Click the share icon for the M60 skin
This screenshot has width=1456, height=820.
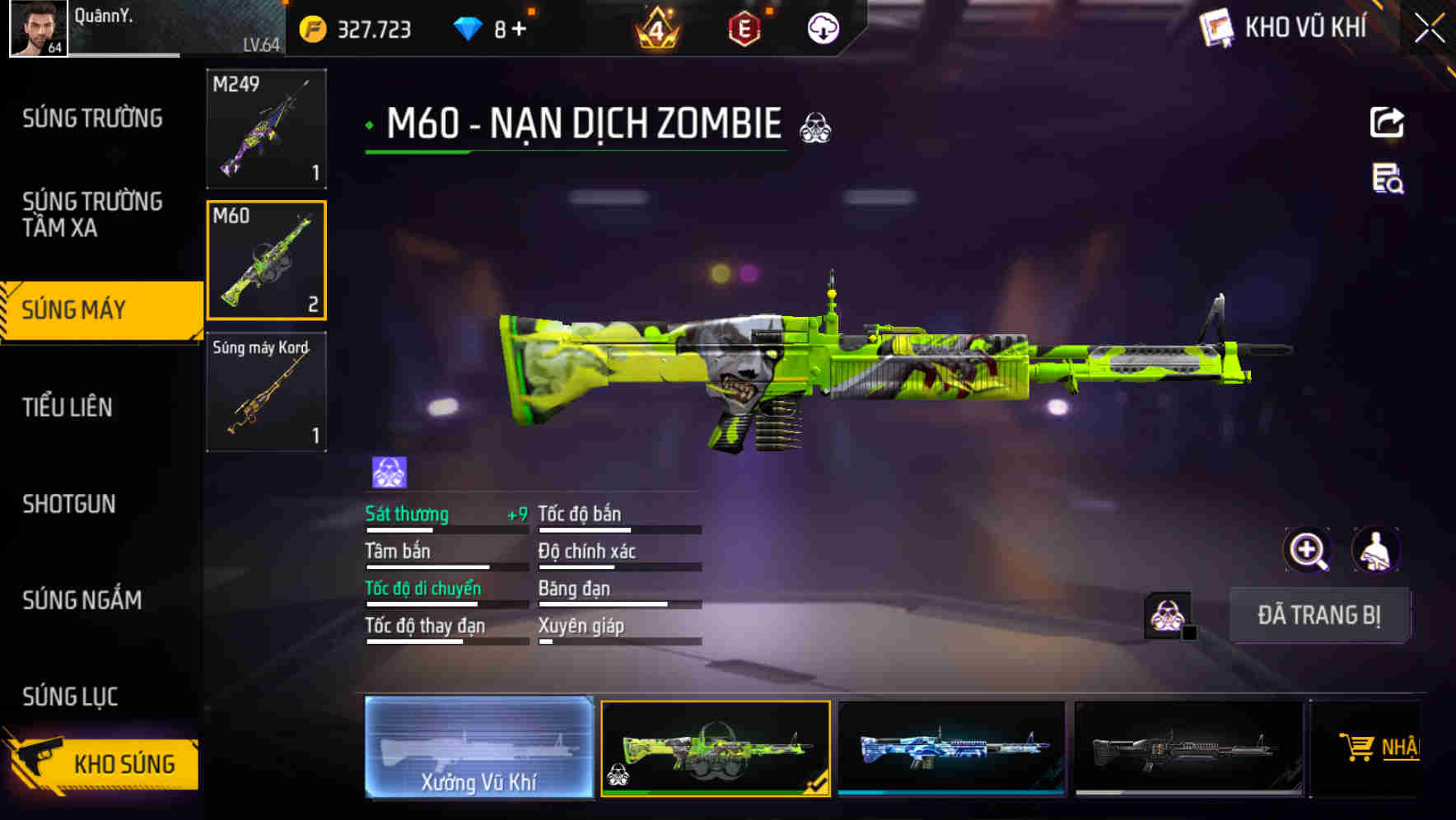point(1386,122)
